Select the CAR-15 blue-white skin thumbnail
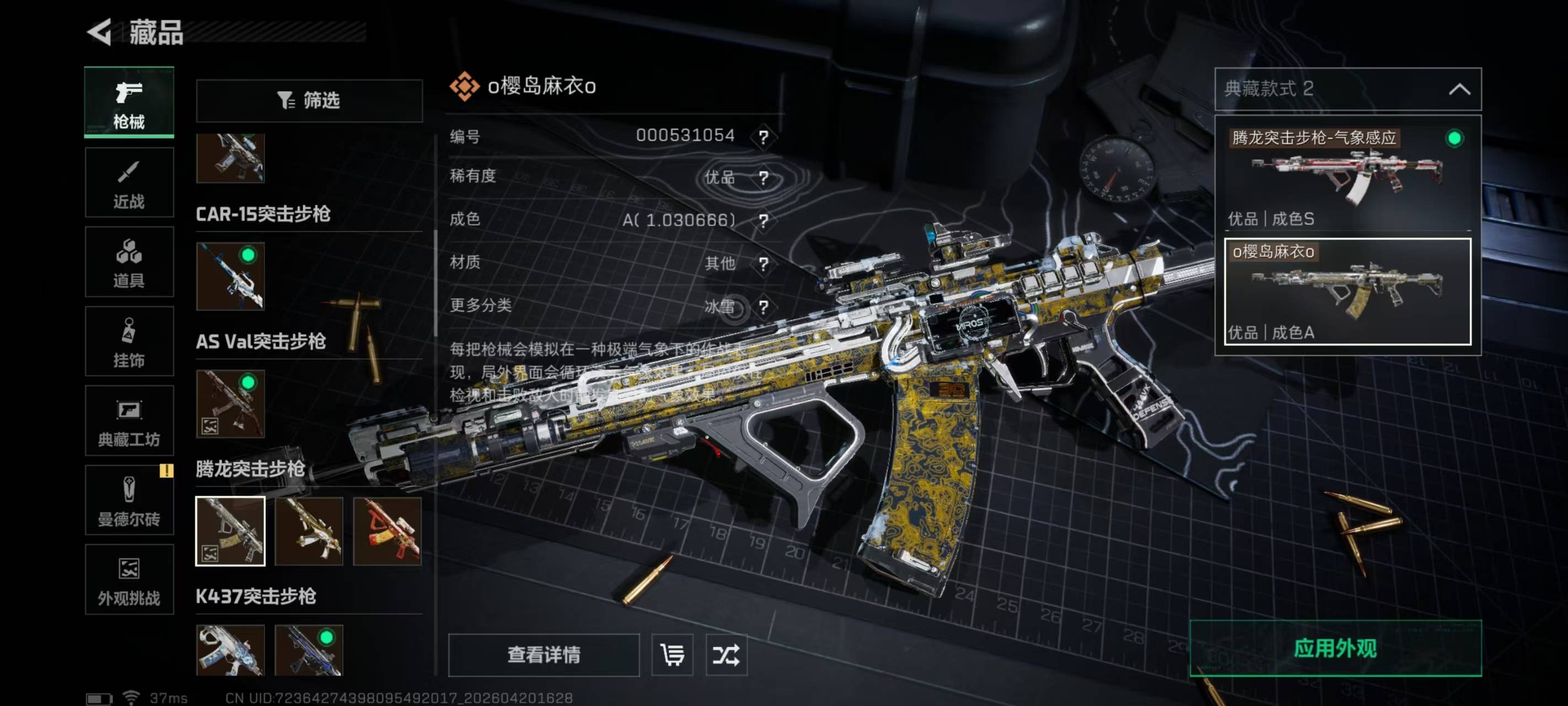Image resolution: width=1568 pixels, height=706 pixels. 230,276
